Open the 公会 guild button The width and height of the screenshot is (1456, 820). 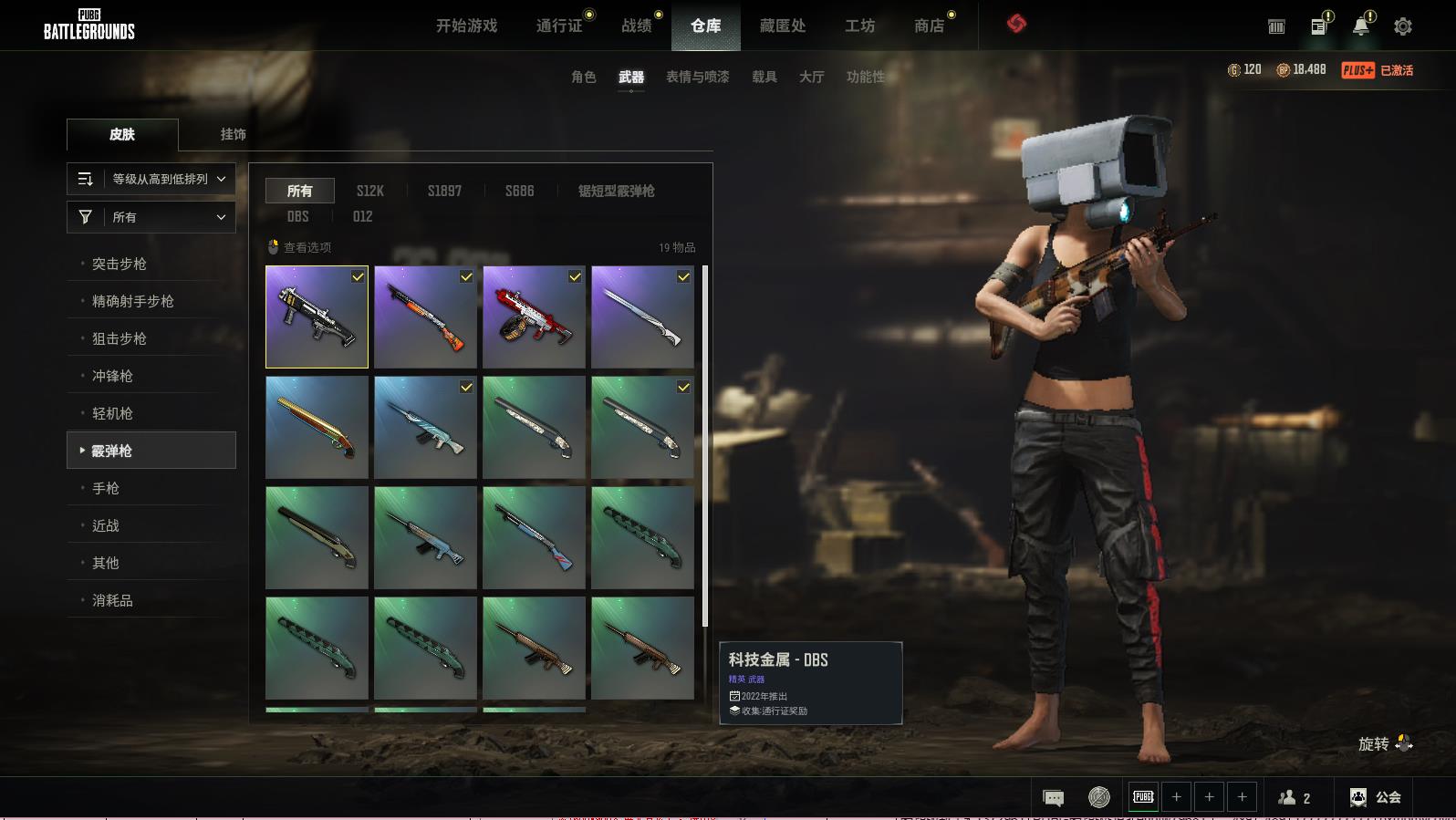point(1376,797)
